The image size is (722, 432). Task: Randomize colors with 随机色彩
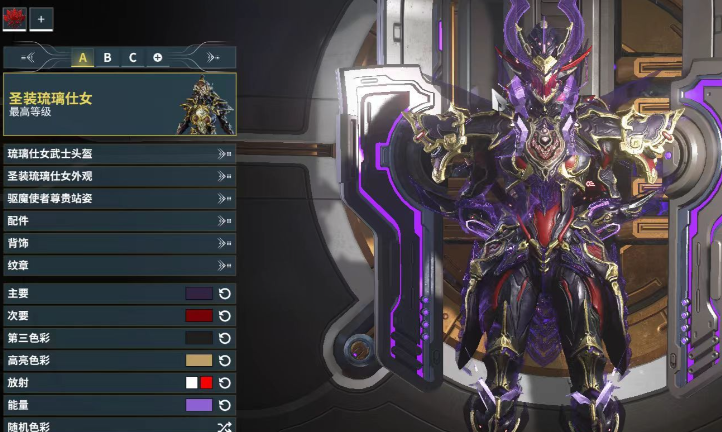225,426
